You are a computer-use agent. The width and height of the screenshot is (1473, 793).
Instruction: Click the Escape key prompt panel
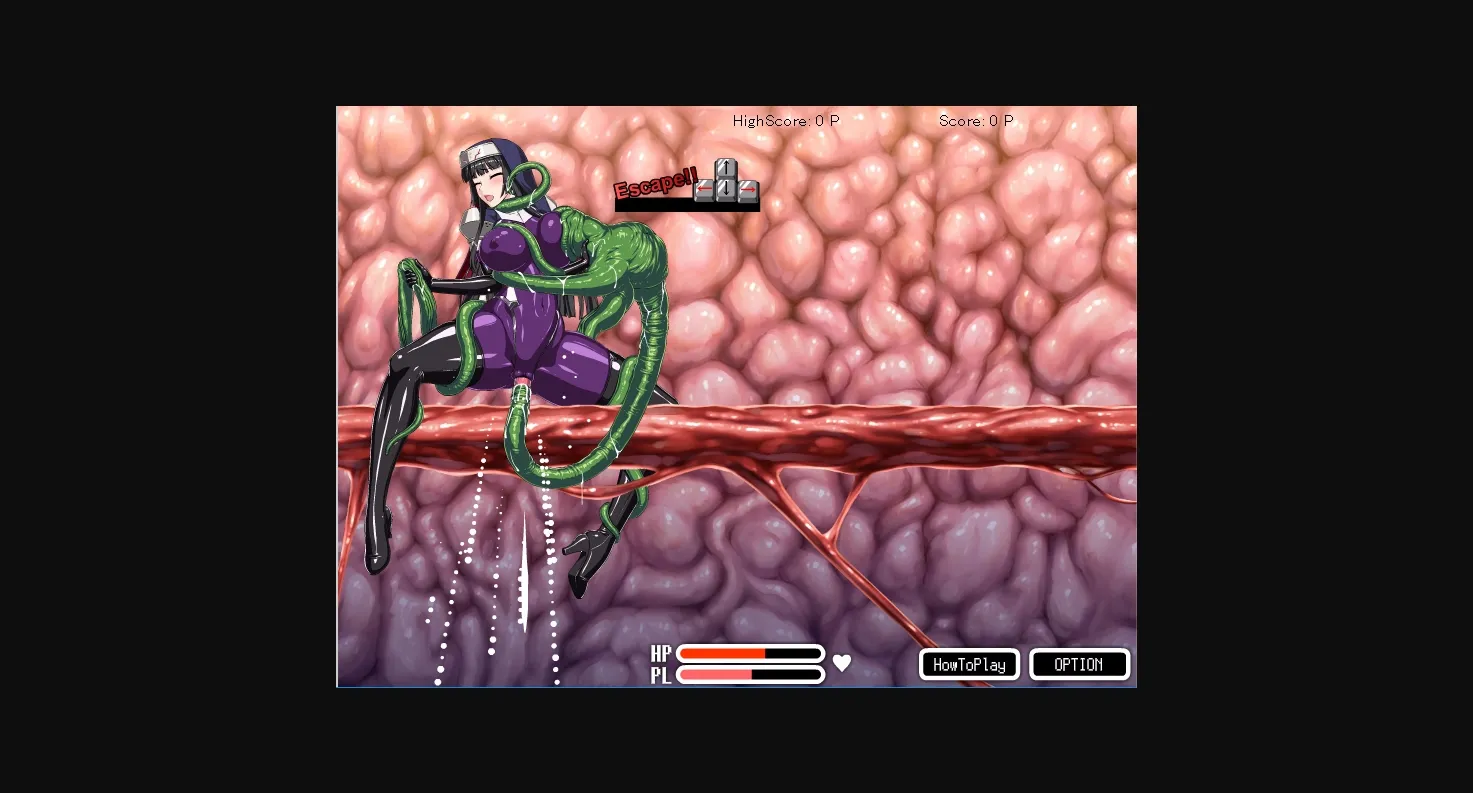click(x=686, y=190)
